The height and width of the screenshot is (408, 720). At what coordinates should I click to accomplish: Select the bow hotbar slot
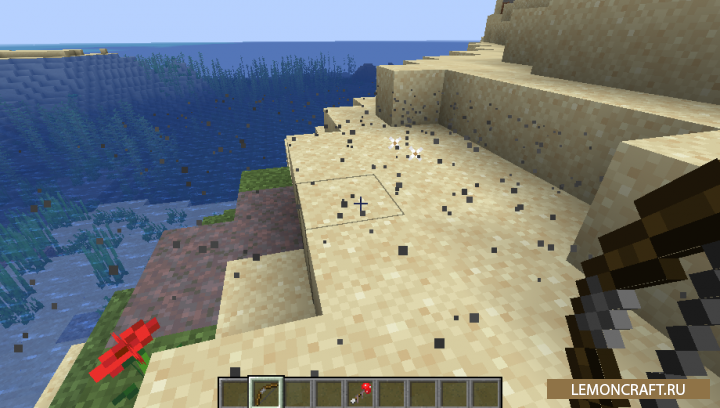pos(266,392)
